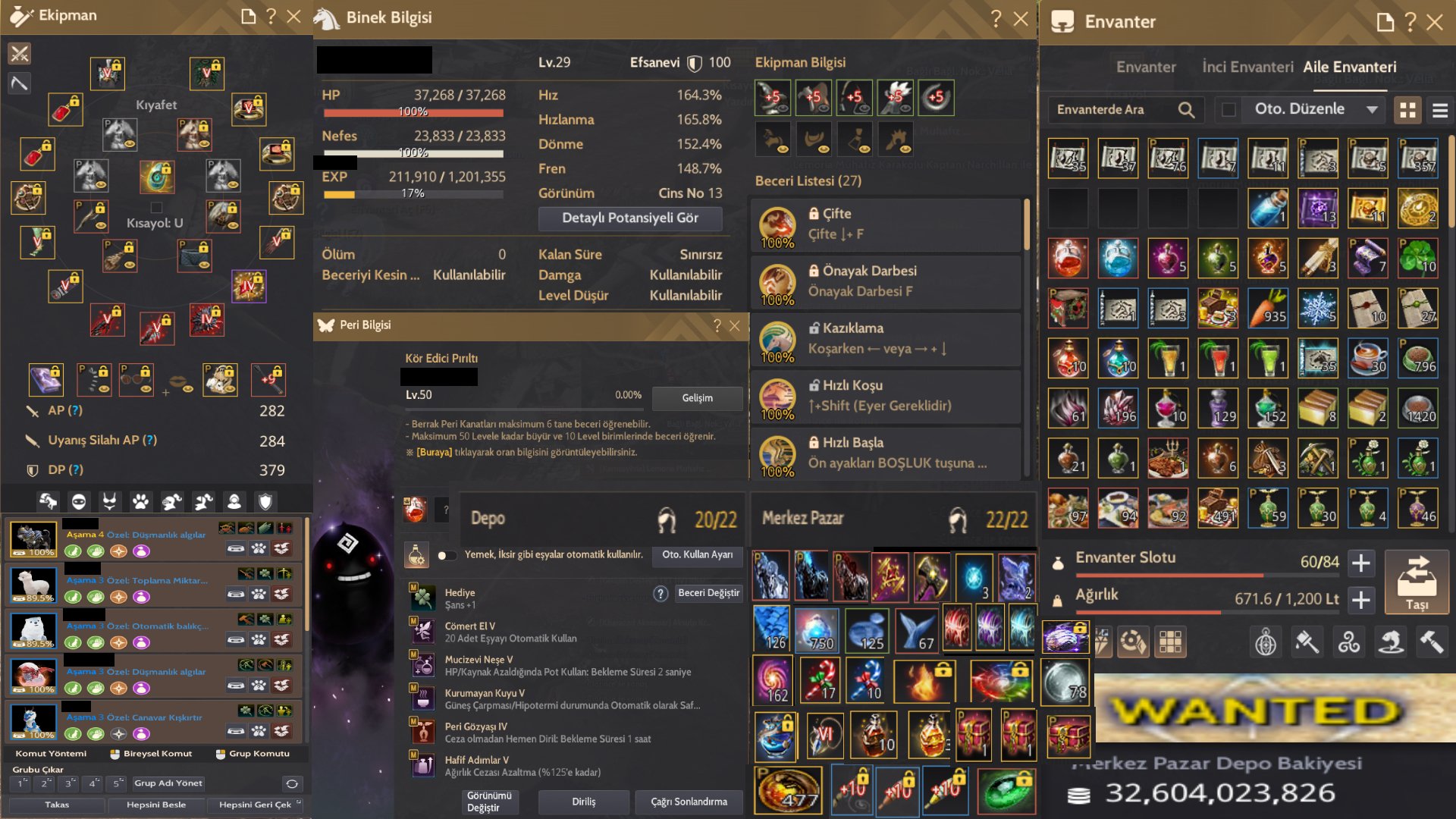Open the dye brush icon below the inventory
This screenshot has height=819, width=1456.
(x=1307, y=641)
